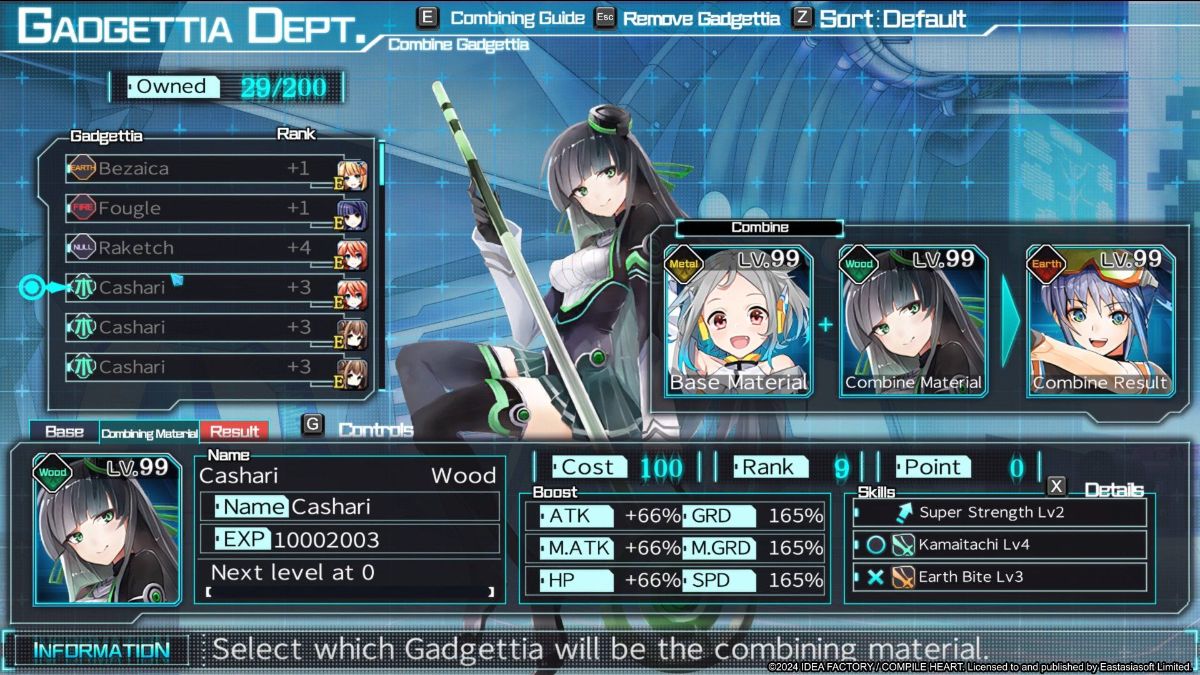Screen dimensions: 1200x675
Task: Change the Sort: Default order
Action: 880,18
